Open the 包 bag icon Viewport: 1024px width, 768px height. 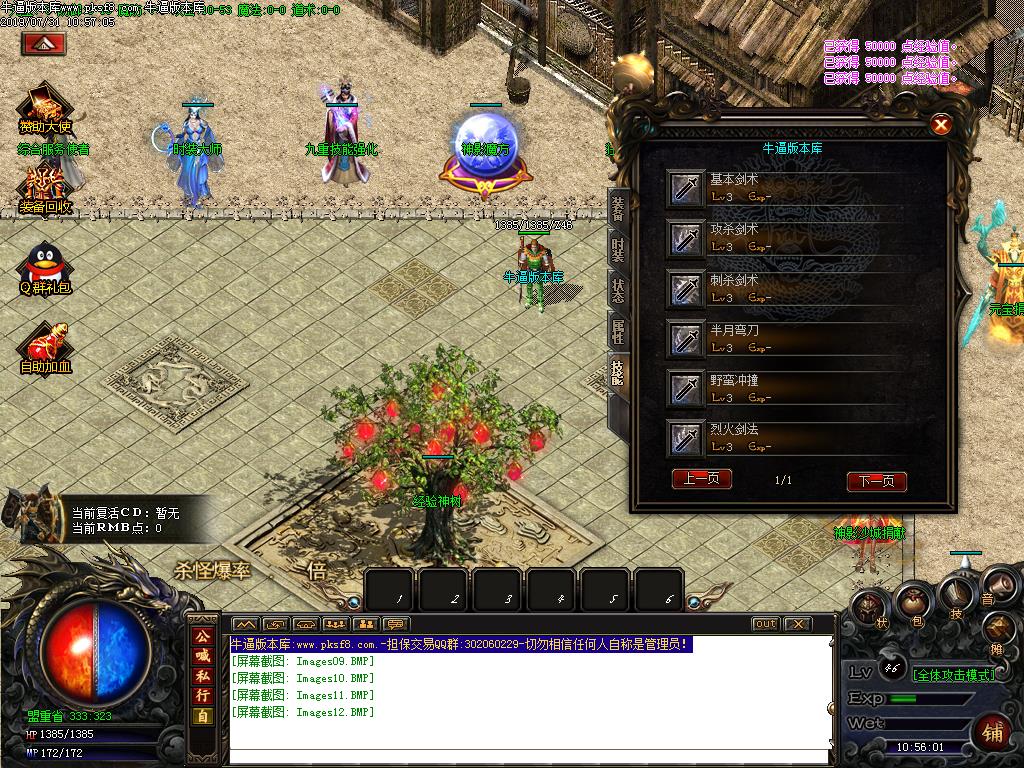[913, 602]
